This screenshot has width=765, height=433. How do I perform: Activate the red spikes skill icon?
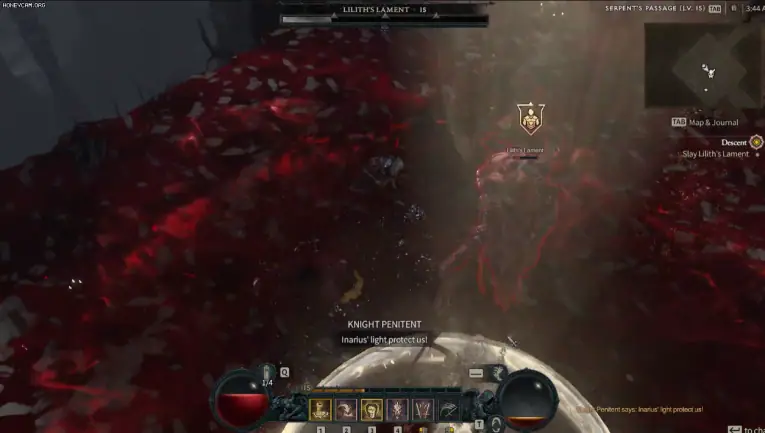click(421, 409)
